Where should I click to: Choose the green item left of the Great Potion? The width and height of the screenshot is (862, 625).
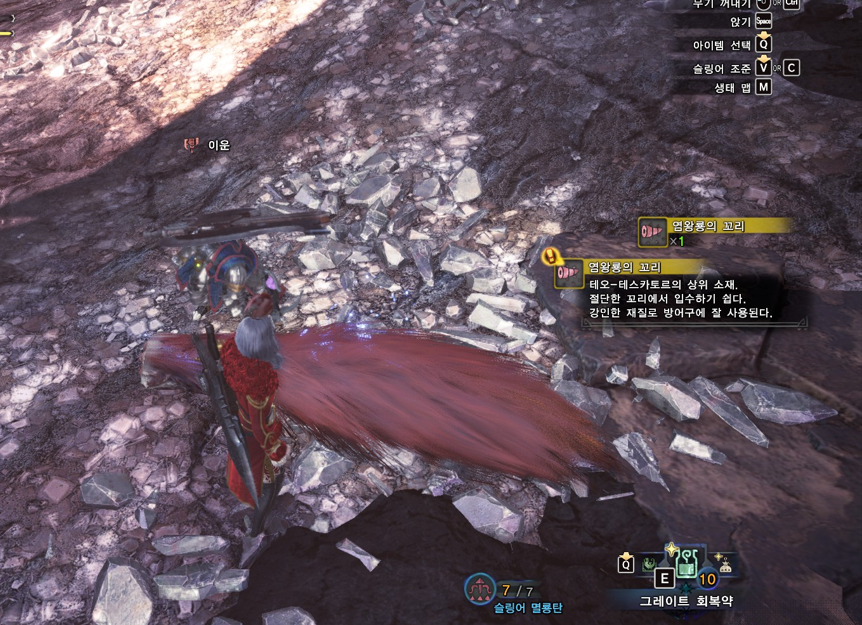click(x=650, y=563)
